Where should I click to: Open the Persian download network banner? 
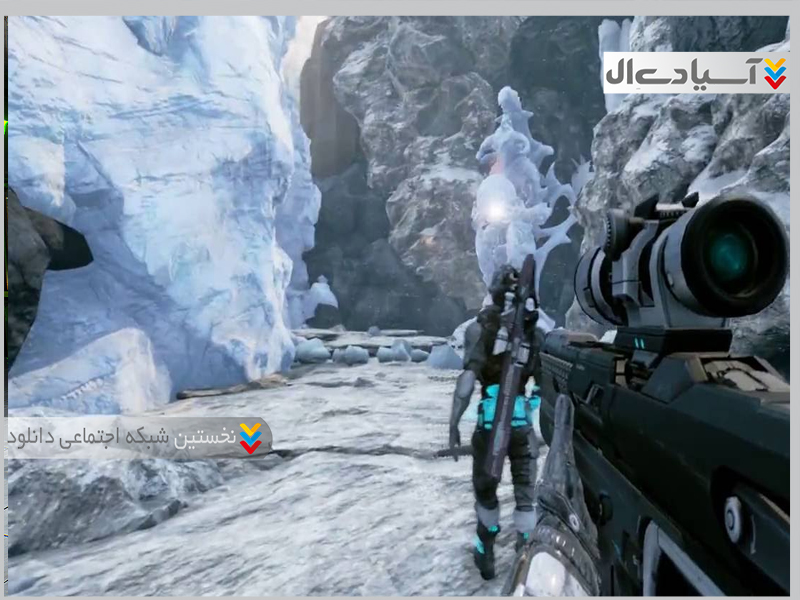(138, 437)
